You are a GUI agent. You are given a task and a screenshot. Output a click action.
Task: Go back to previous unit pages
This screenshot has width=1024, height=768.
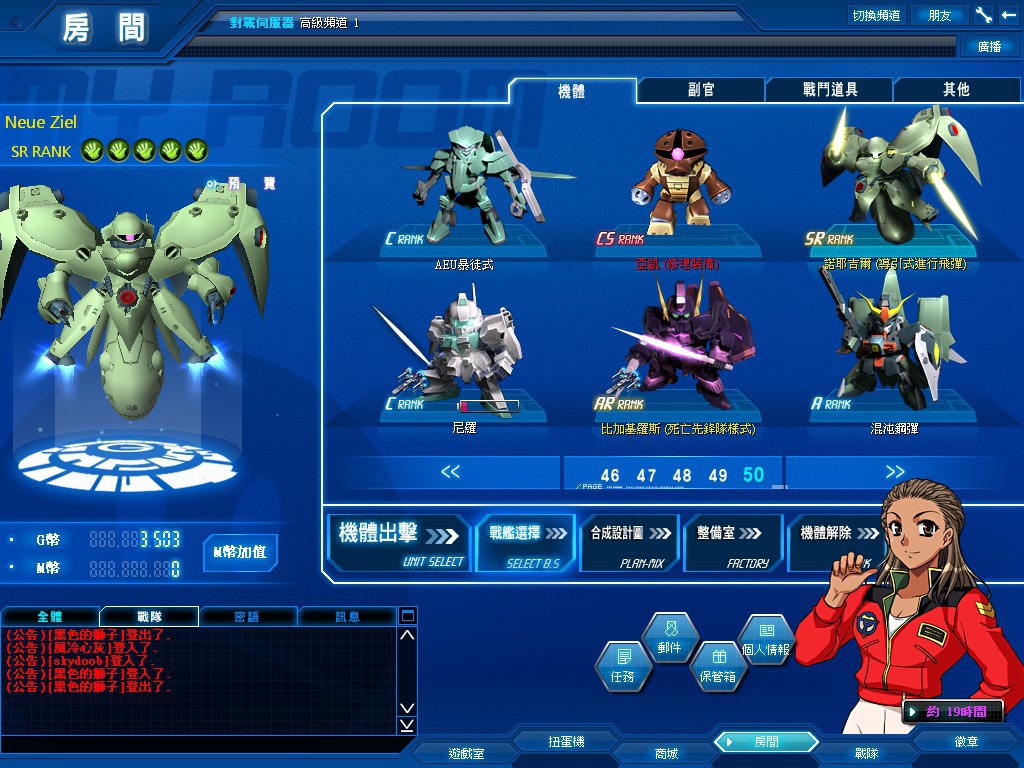tap(450, 472)
